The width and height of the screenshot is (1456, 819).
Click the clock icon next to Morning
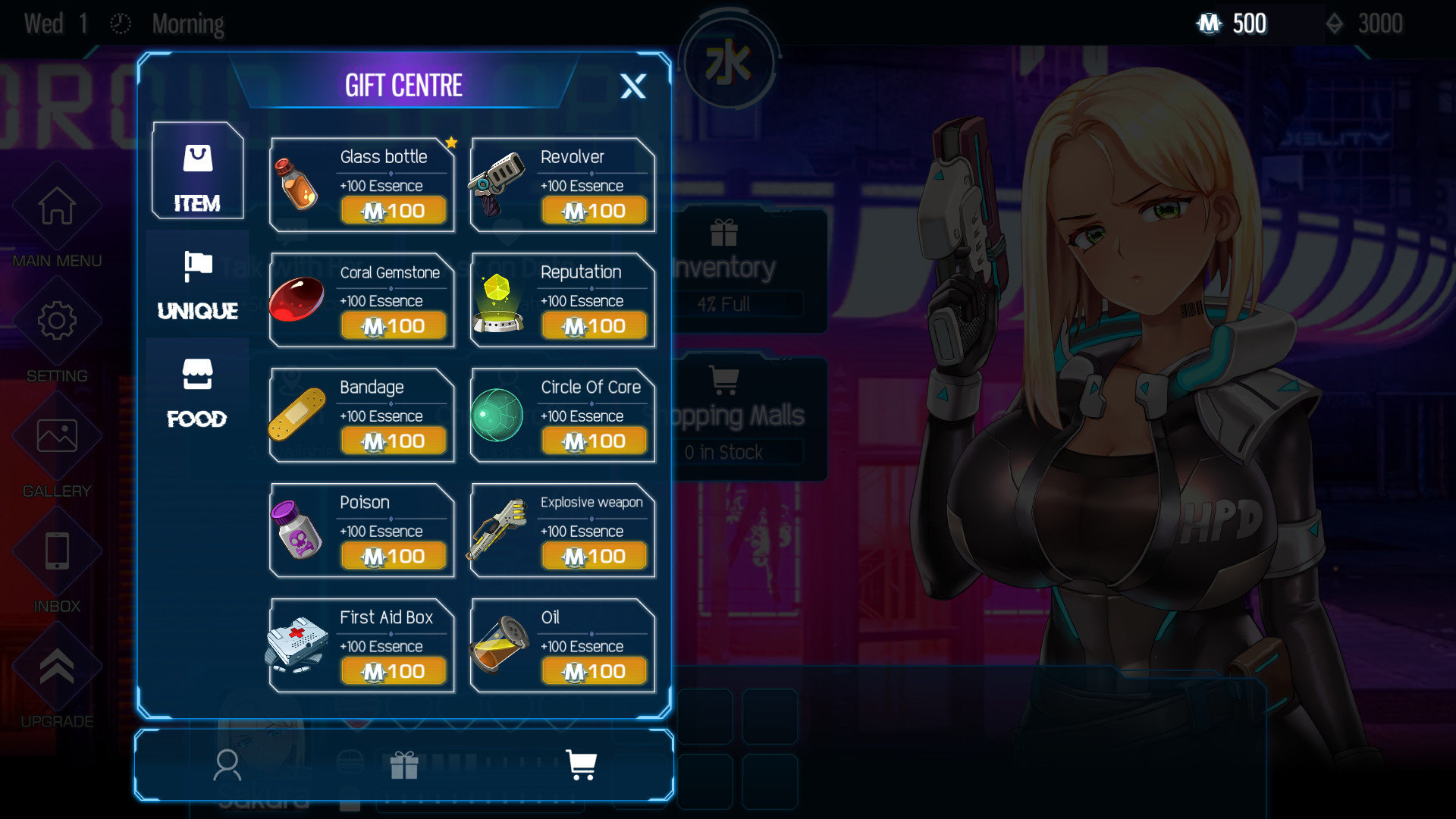(x=119, y=24)
